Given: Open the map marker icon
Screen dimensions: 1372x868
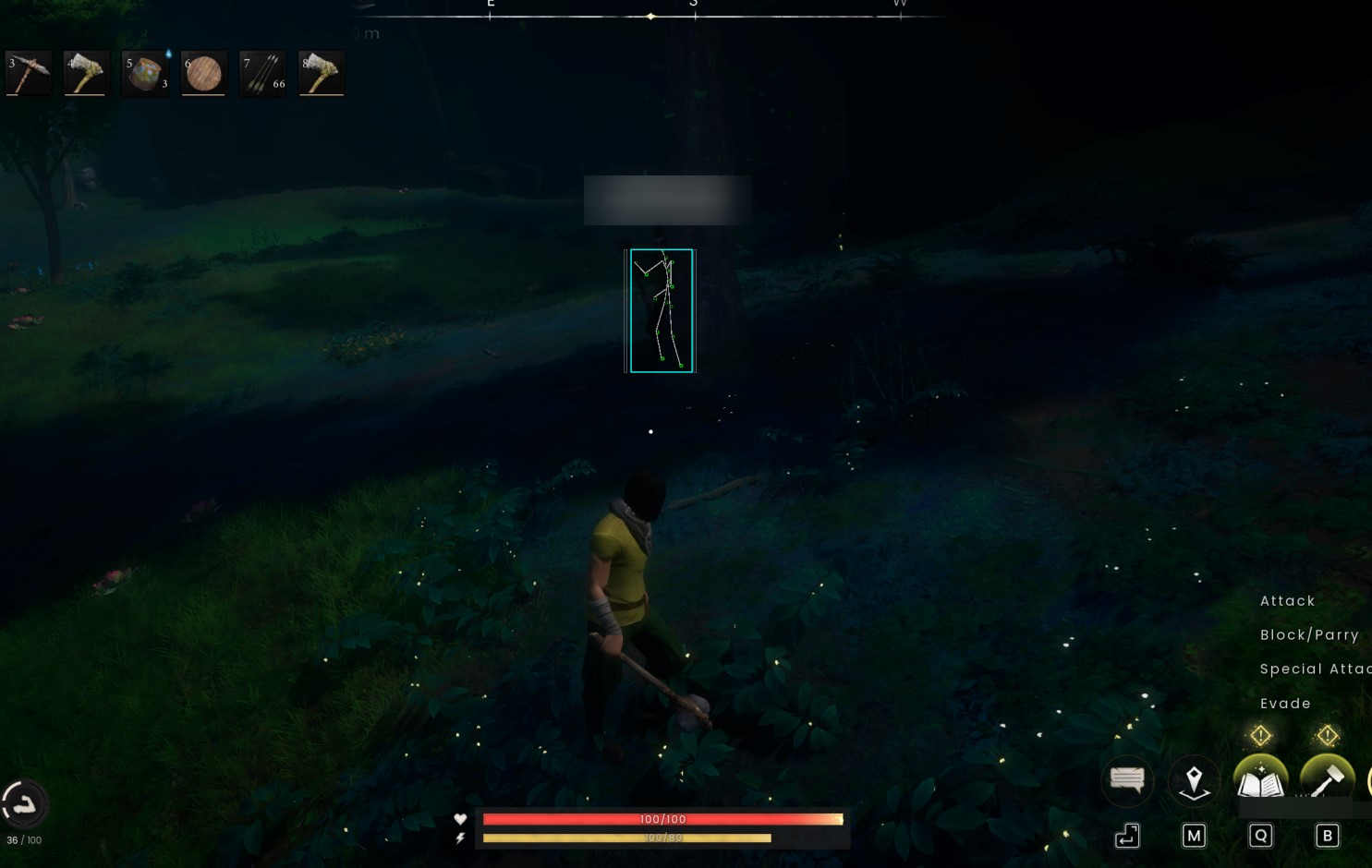Looking at the screenshot, I should click(1194, 781).
